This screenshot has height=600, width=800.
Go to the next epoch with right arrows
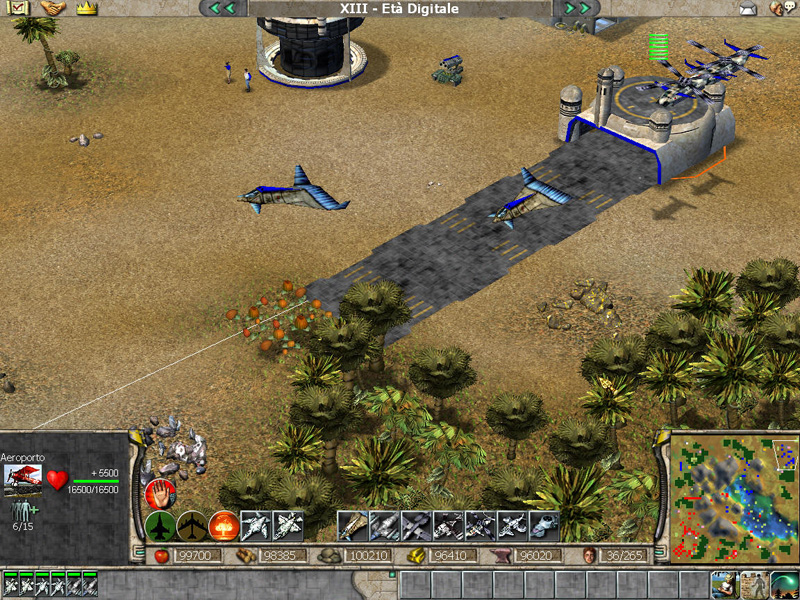pos(577,8)
